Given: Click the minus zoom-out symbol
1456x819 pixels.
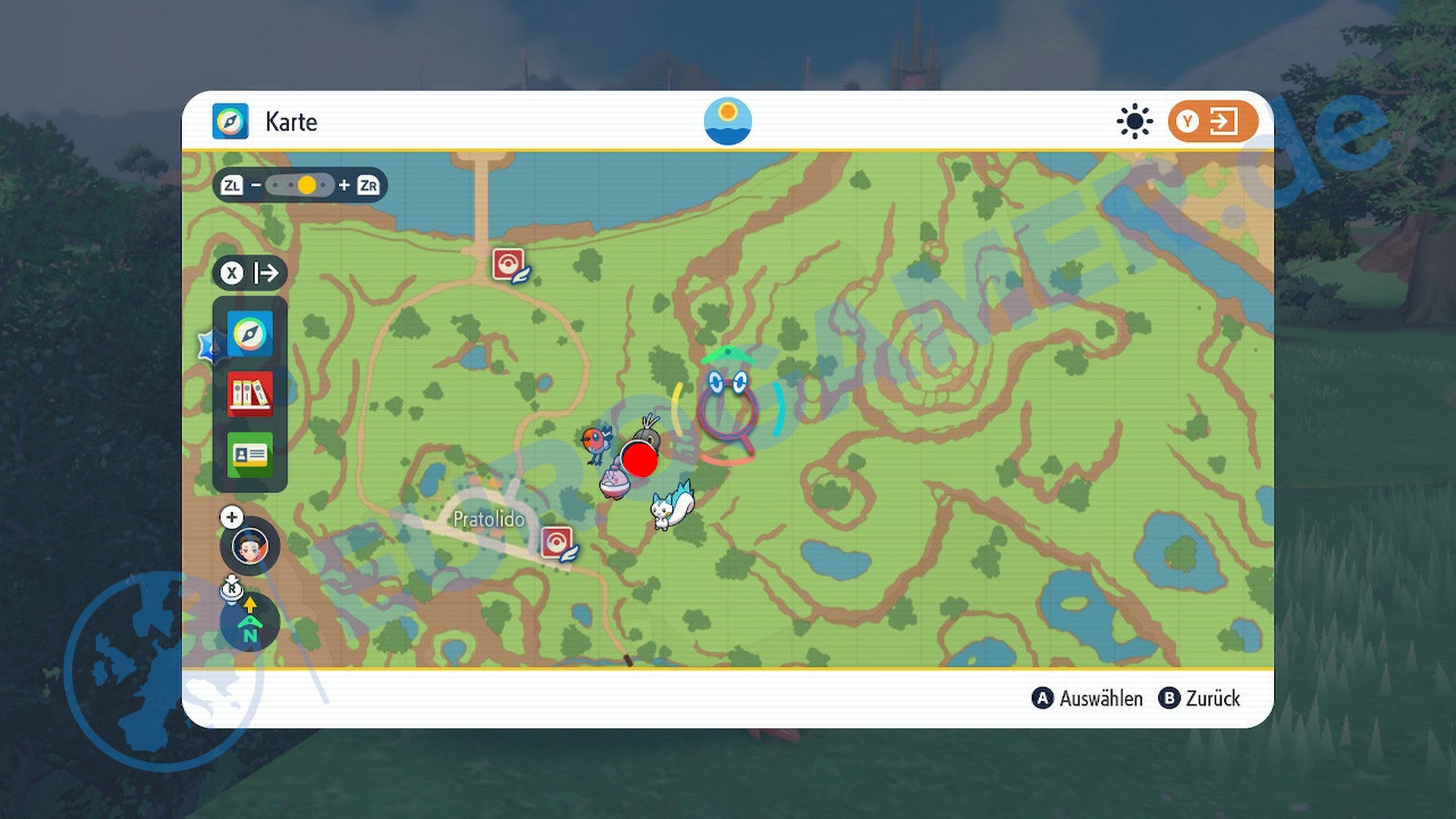Looking at the screenshot, I should coord(256,185).
